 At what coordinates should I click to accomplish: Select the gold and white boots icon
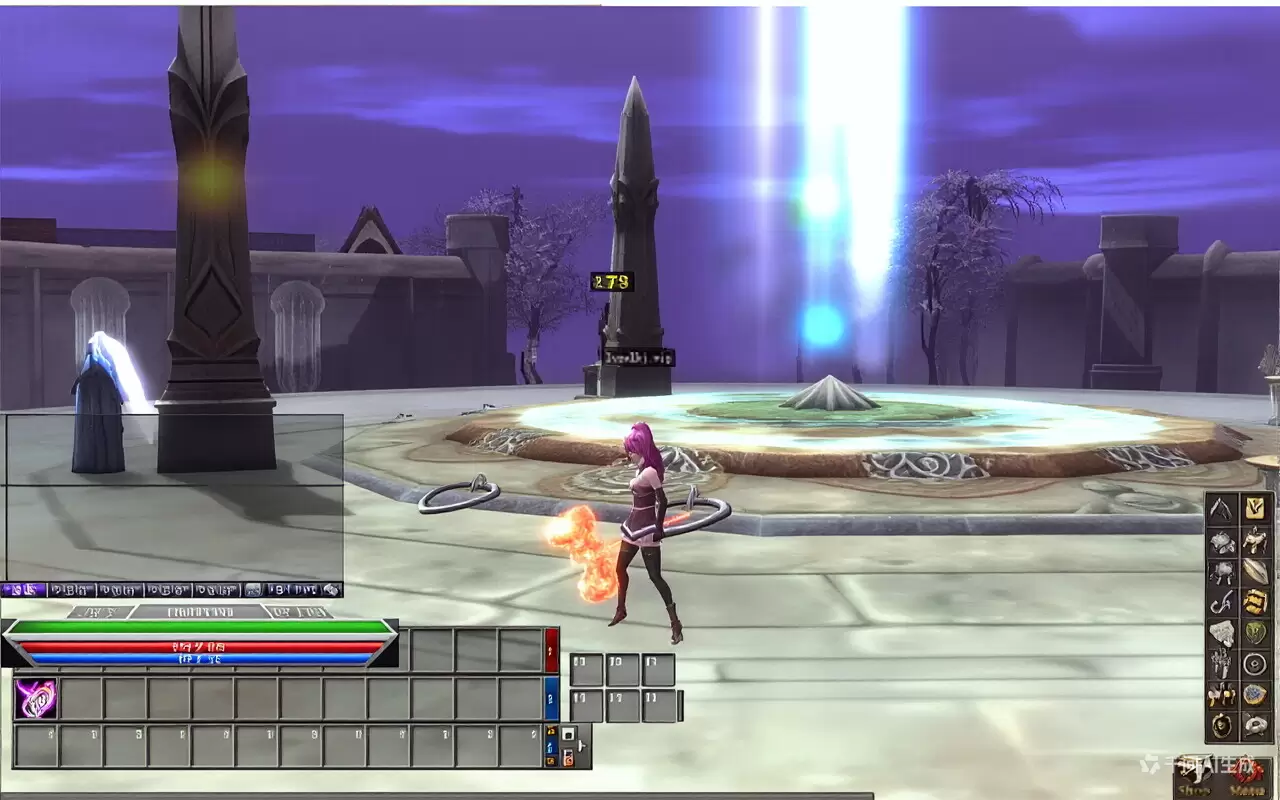(x=1221, y=694)
